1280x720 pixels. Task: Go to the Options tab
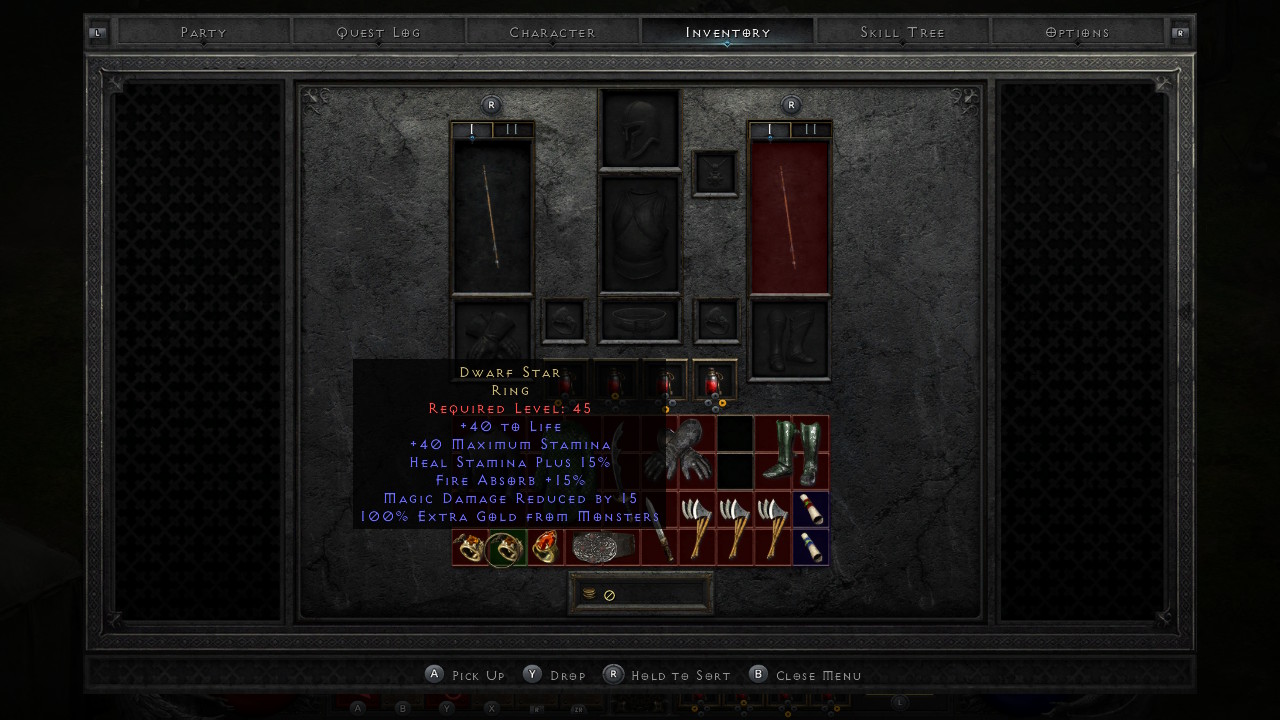coord(1077,33)
